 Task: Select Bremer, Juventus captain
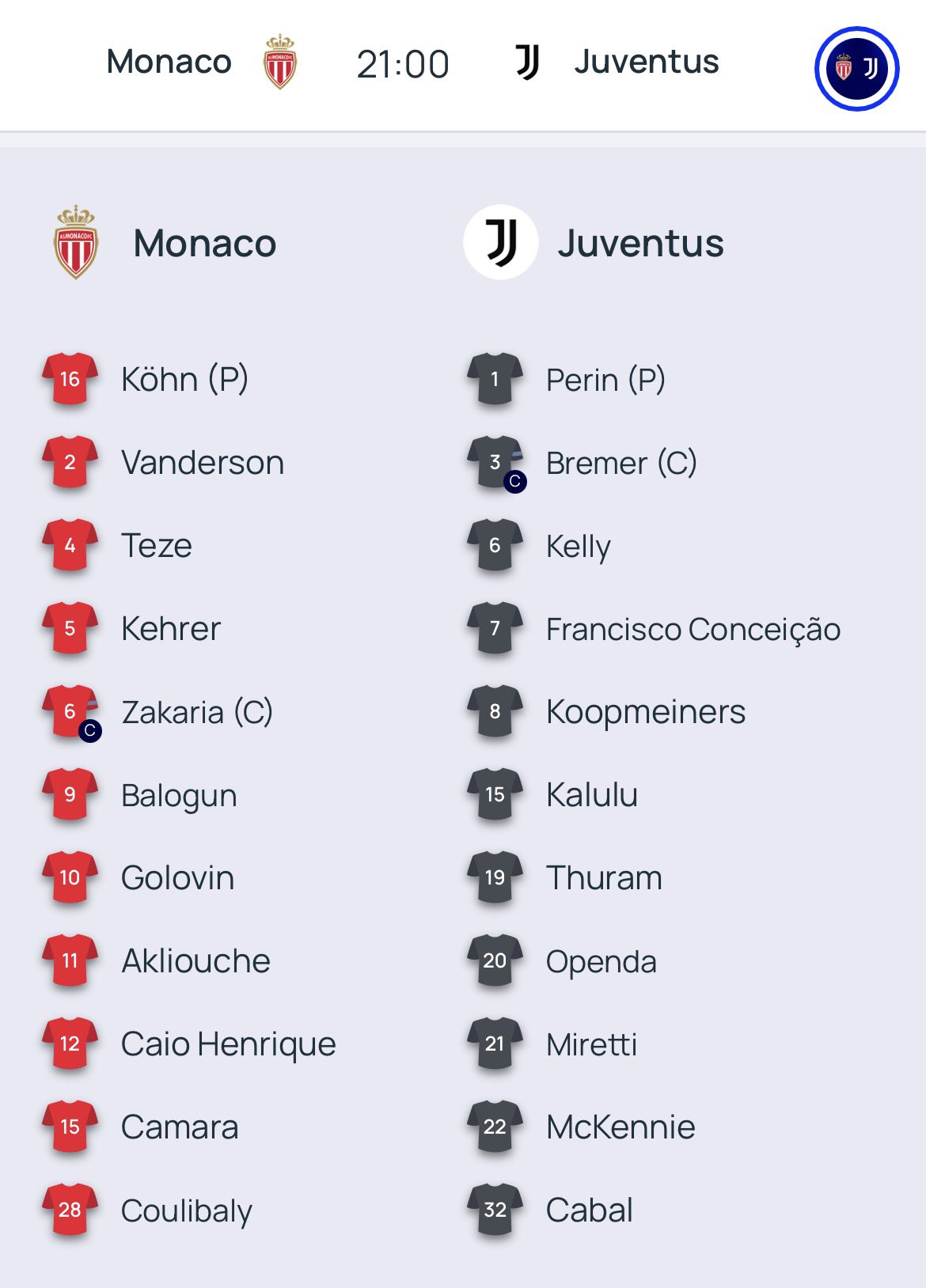[x=620, y=463]
